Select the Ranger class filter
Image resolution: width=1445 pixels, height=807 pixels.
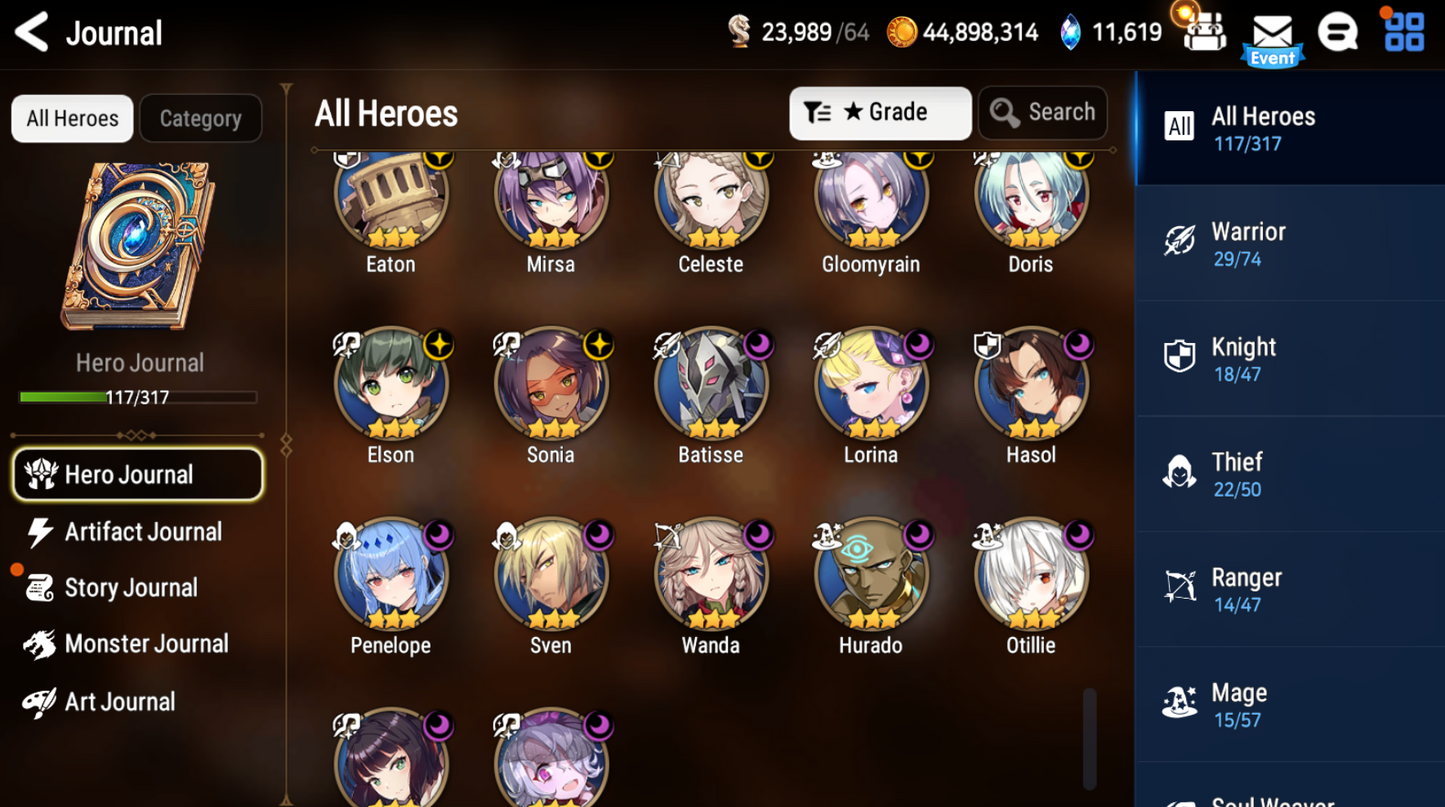point(1290,588)
